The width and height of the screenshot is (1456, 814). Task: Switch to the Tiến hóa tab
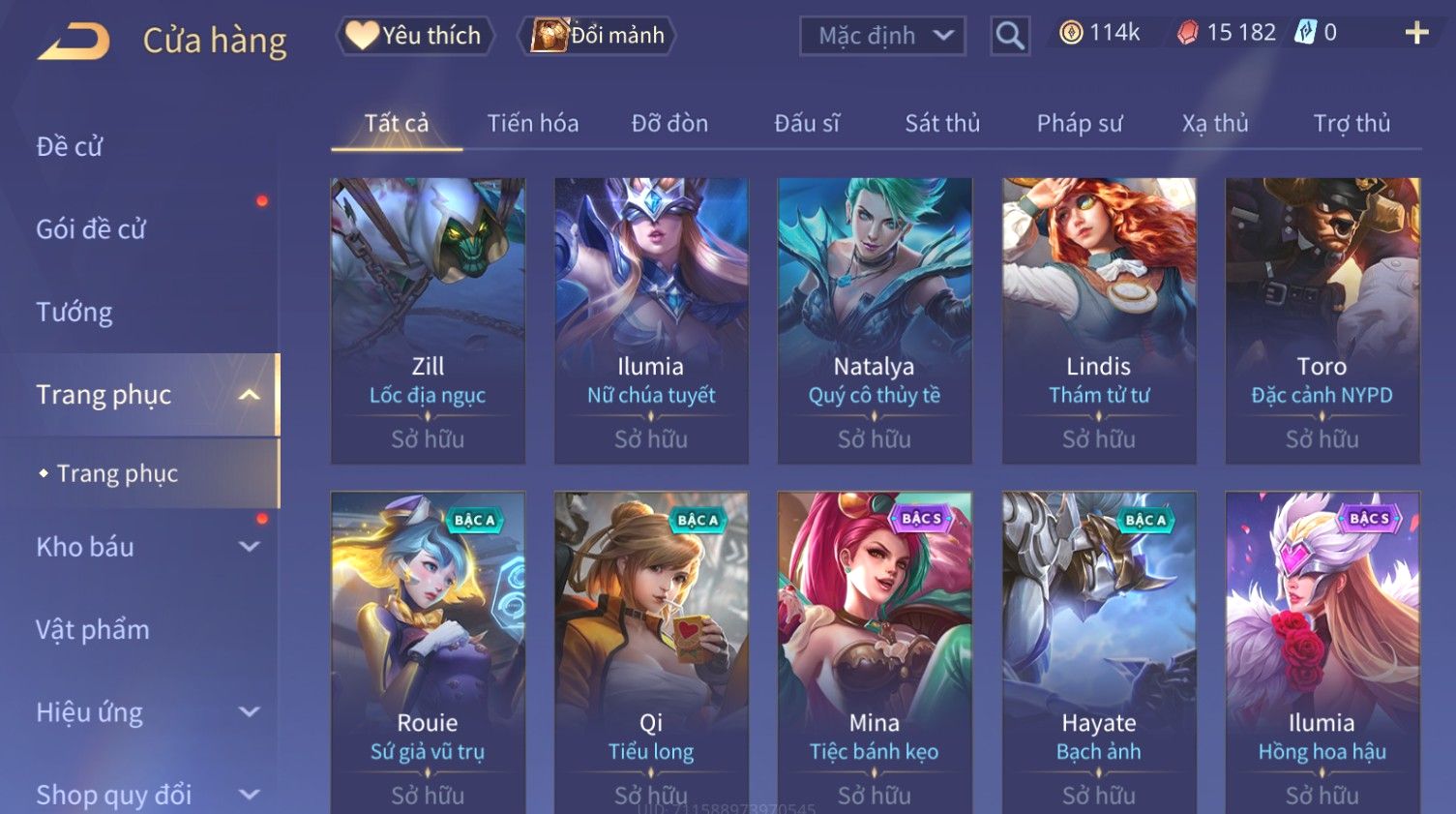[532, 124]
